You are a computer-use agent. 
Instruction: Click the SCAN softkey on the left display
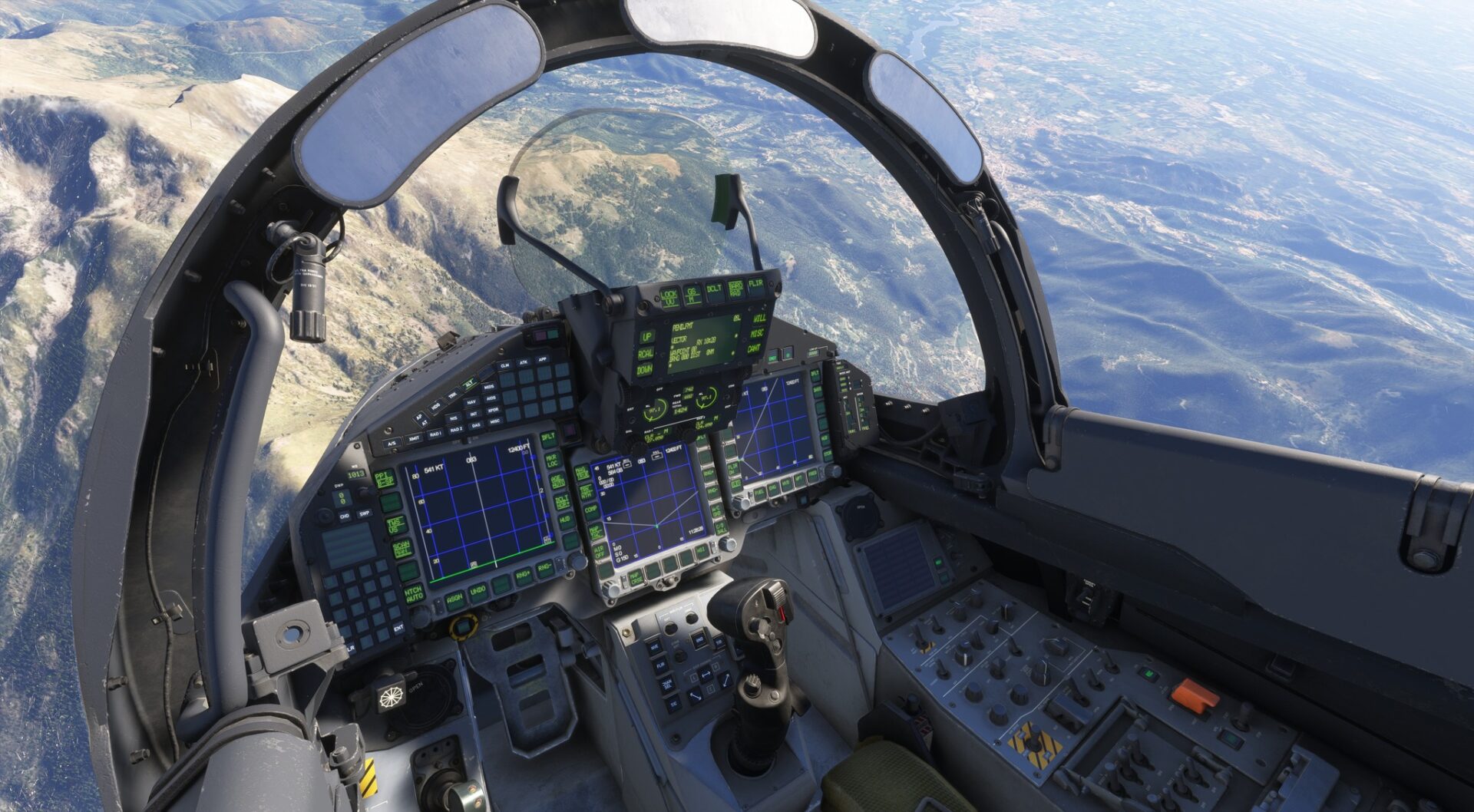[x=402, y=548]
